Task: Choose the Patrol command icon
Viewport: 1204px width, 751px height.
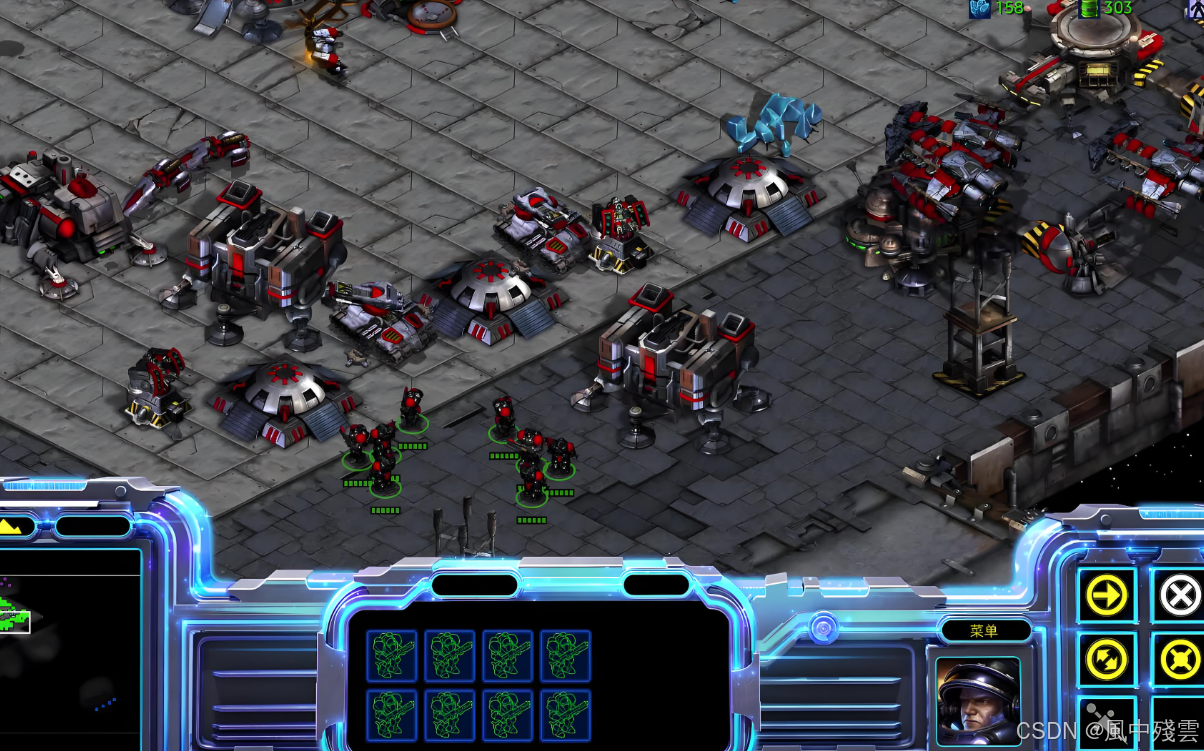Action: pos(1106,660)
